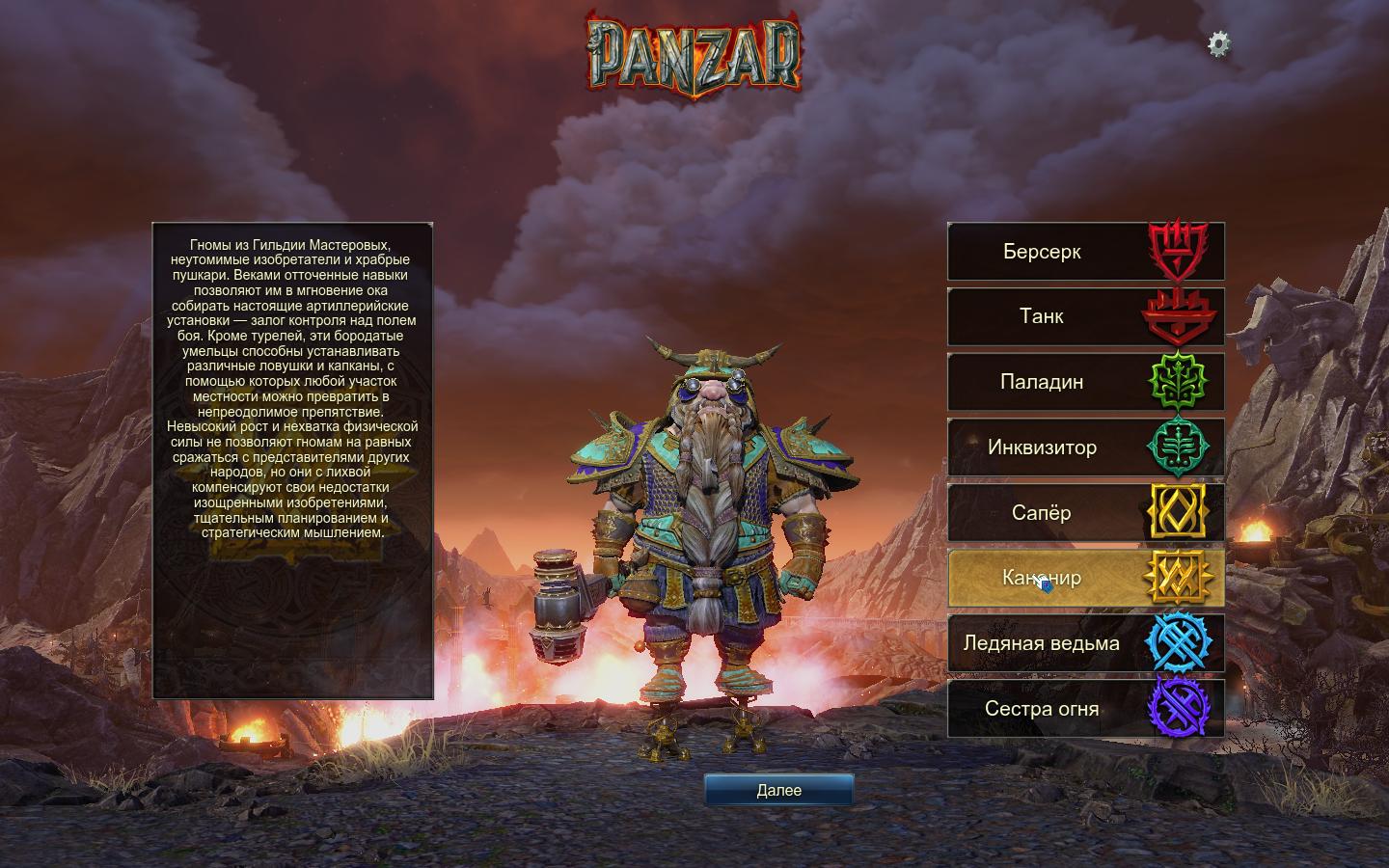This screenshot has width=1389, height=868.
Task: Pick the Ледяная ведьма class
Action: pyautogui.click(x=1085, y=643)
